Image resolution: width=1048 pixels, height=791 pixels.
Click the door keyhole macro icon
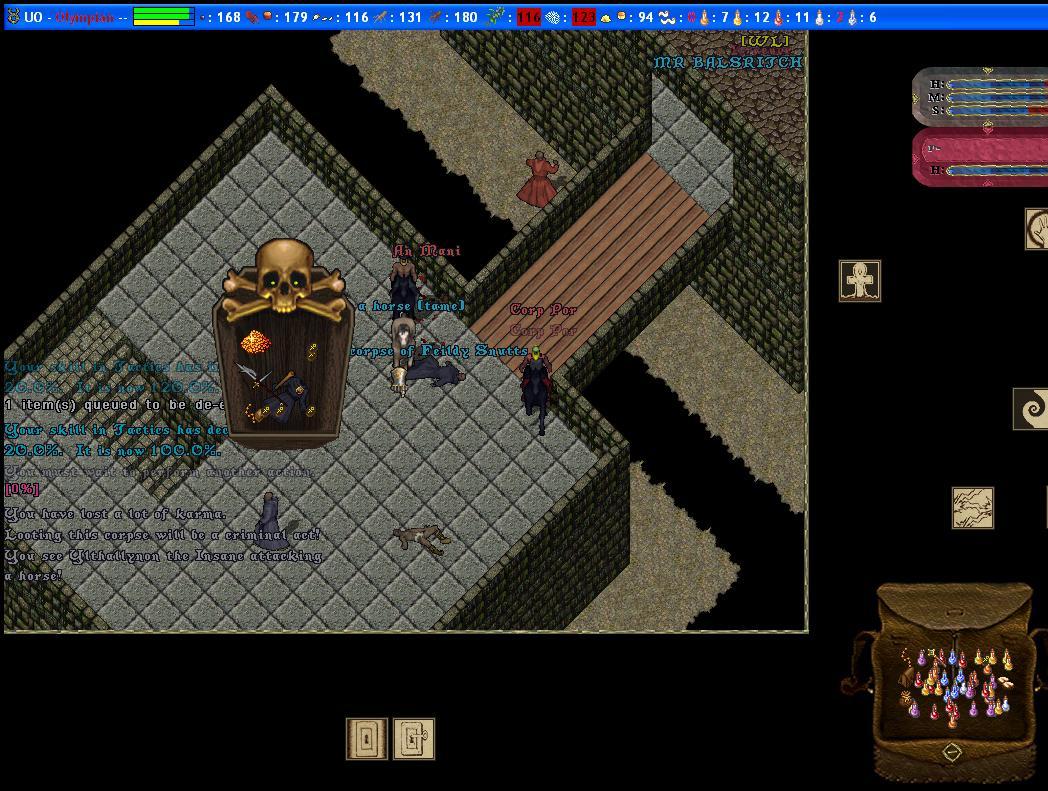367,739
